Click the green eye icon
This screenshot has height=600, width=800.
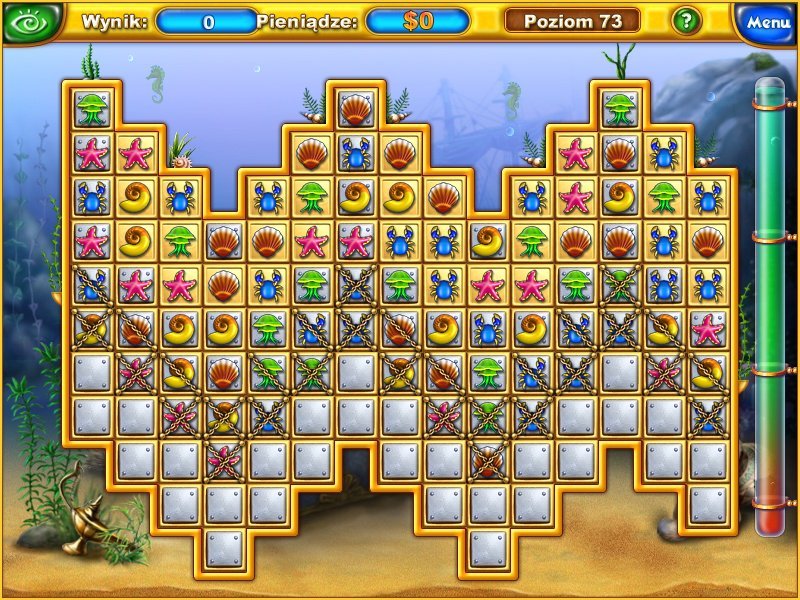pyautogui.click(x=33, y=22)
